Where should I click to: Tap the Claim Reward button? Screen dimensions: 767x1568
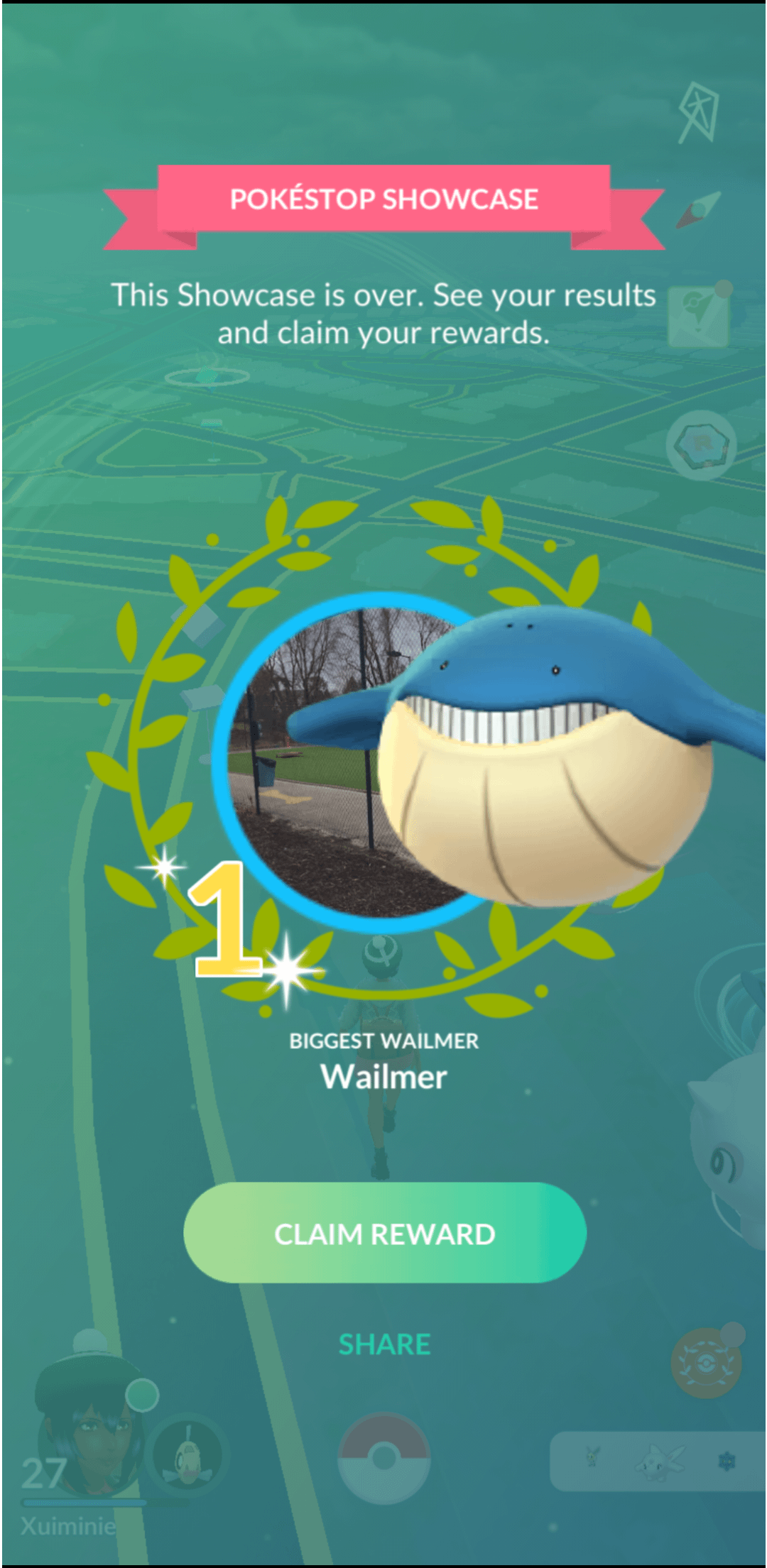(x=384, y=1234)
